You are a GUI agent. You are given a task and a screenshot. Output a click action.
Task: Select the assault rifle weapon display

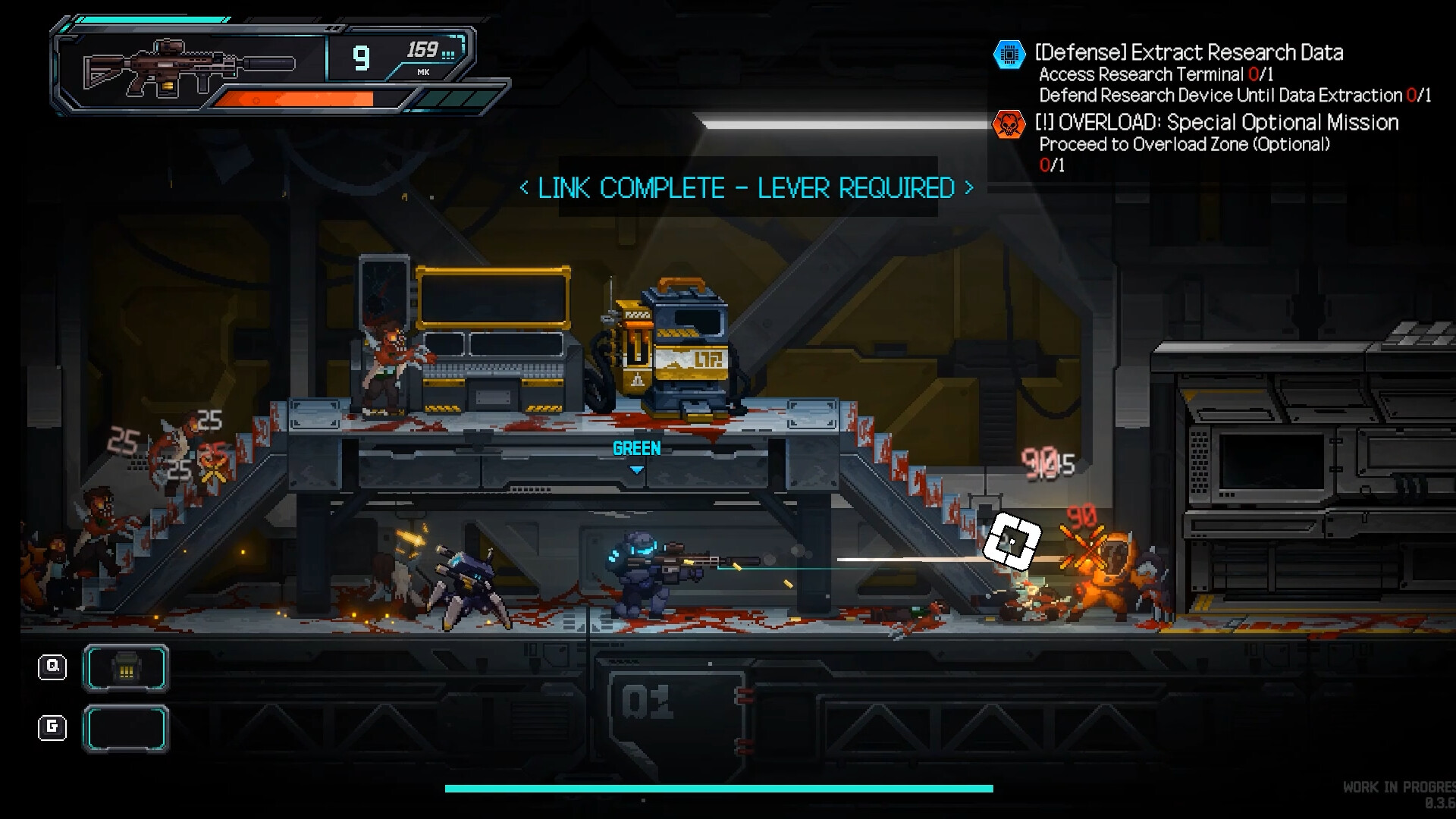190,65
